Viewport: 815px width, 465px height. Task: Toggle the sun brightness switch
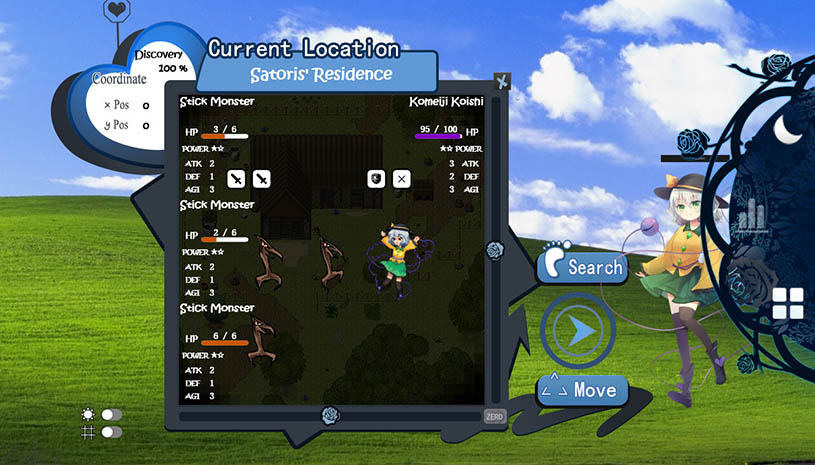(111, 414)
